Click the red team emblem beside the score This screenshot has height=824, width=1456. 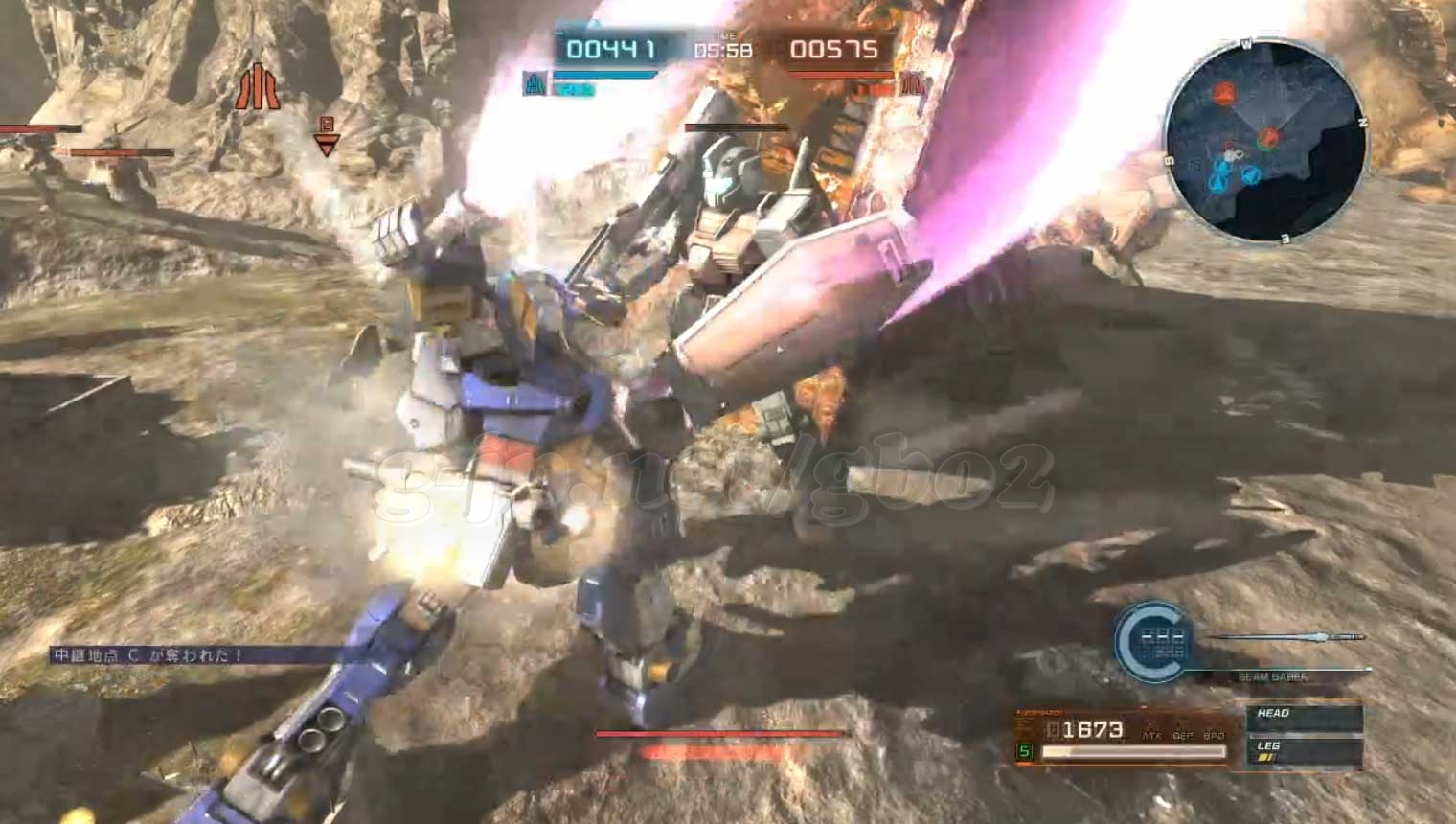[913, 84]
